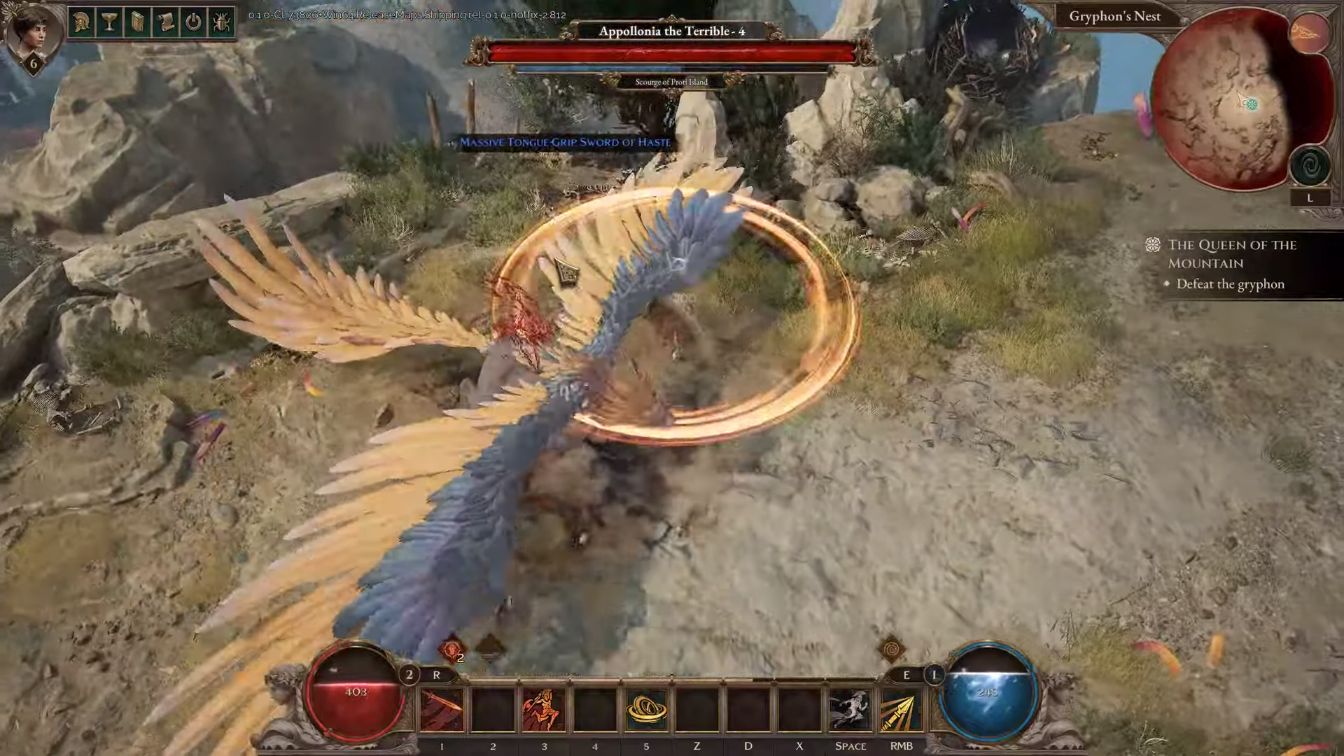
Task: Use the golden spear attack skill
Action: (901, 710)
